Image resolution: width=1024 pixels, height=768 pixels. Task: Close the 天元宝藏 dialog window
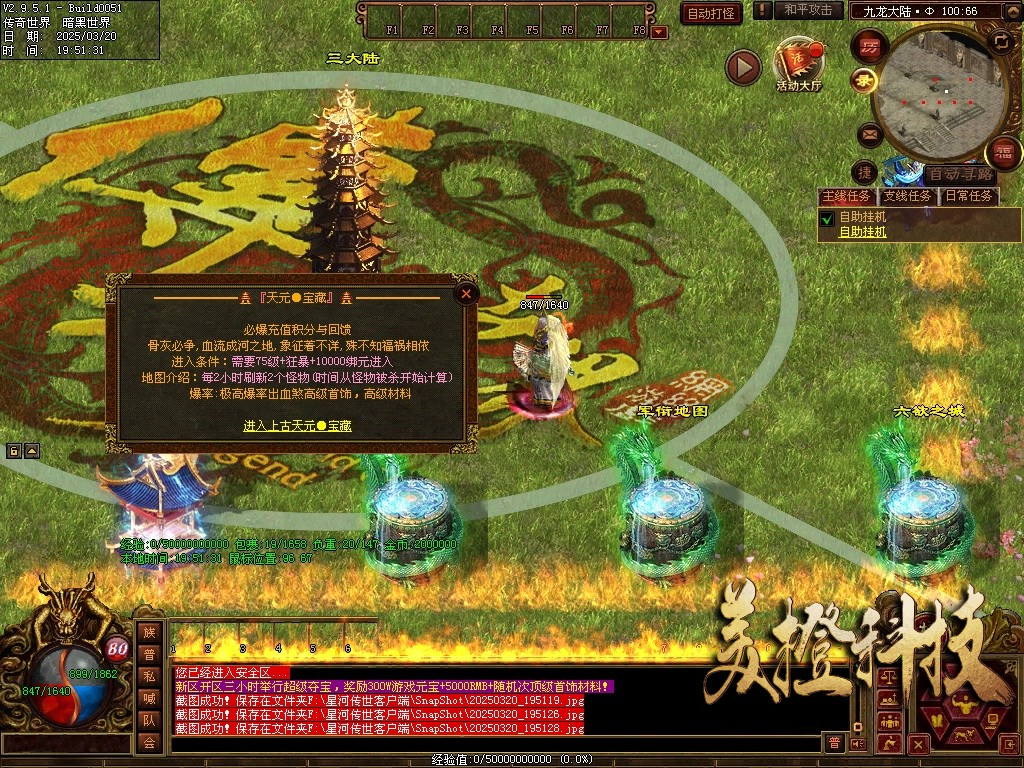pos(465,294)
